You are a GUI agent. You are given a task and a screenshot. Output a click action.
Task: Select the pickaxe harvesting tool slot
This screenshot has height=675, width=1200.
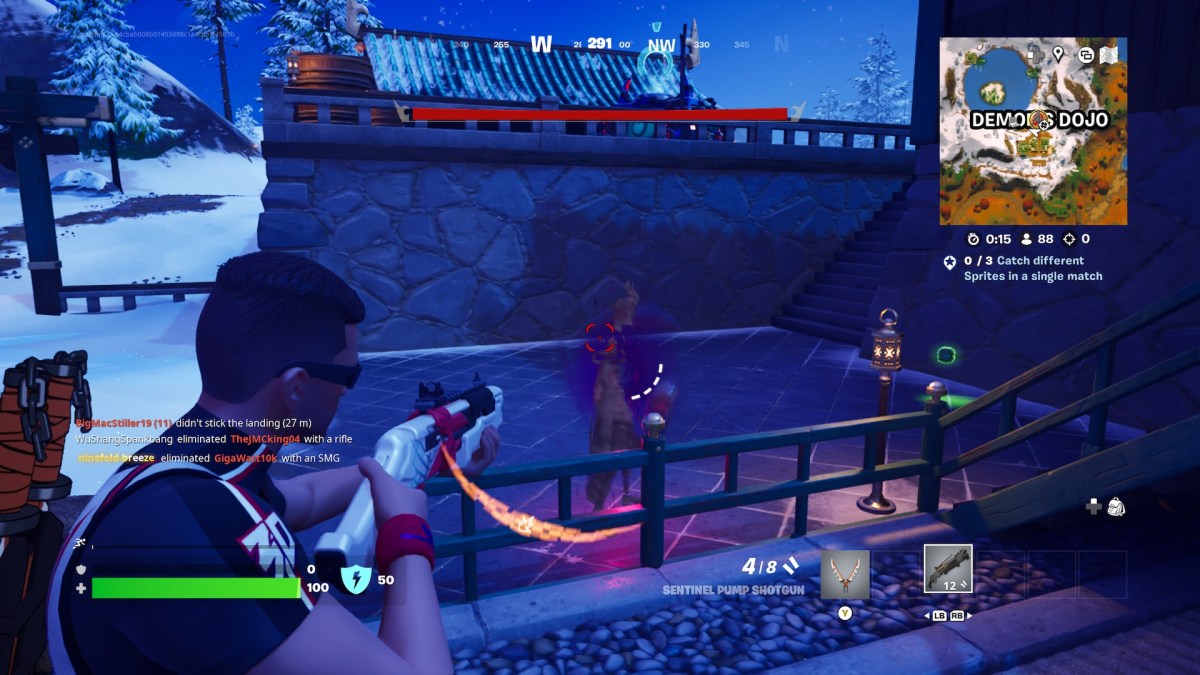tap(845, 575)
